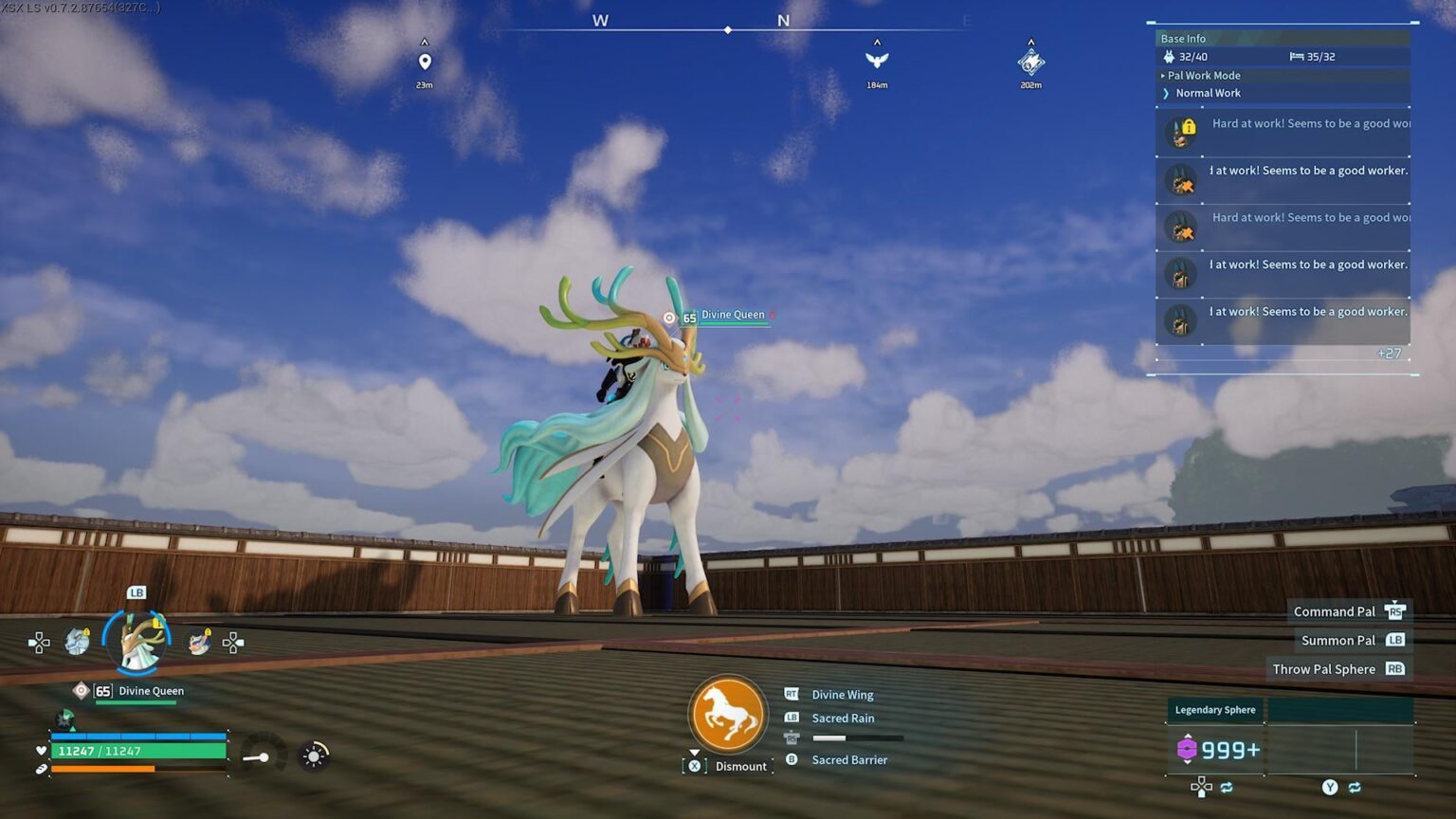
Task: Open the Pal Work Mode row
Action: (1204, 76)
